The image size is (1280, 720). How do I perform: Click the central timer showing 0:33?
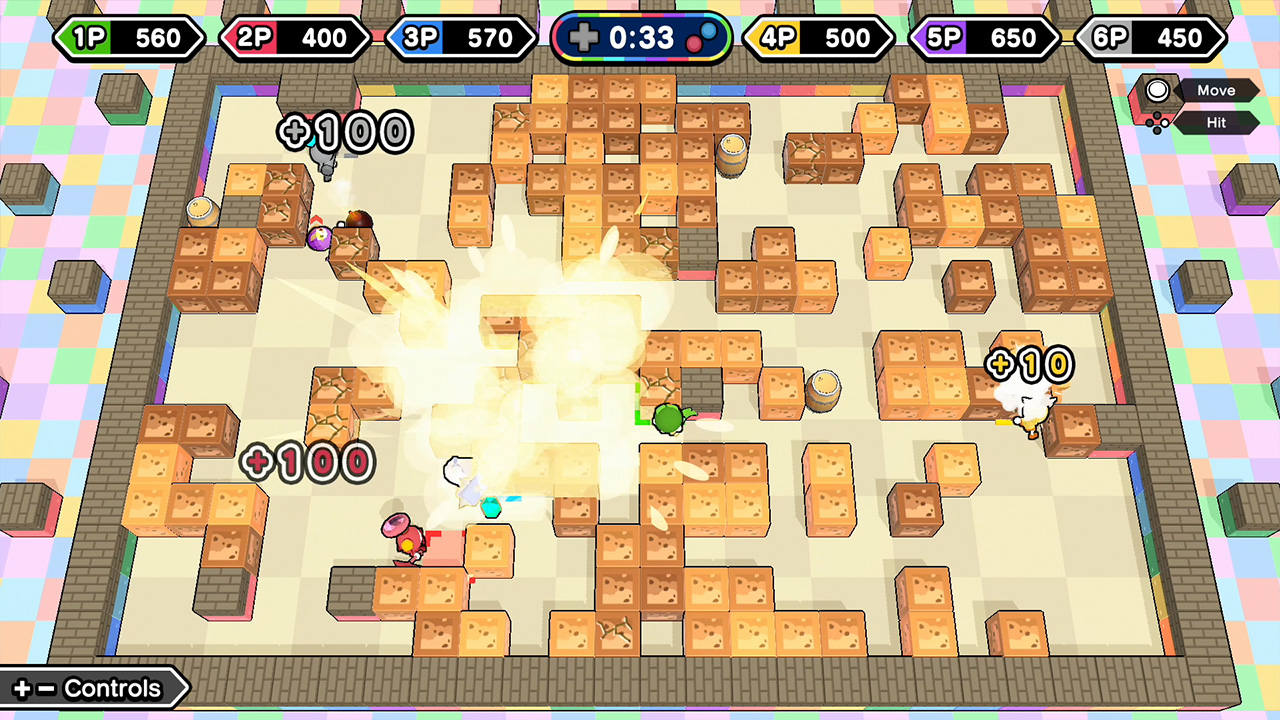641,38
